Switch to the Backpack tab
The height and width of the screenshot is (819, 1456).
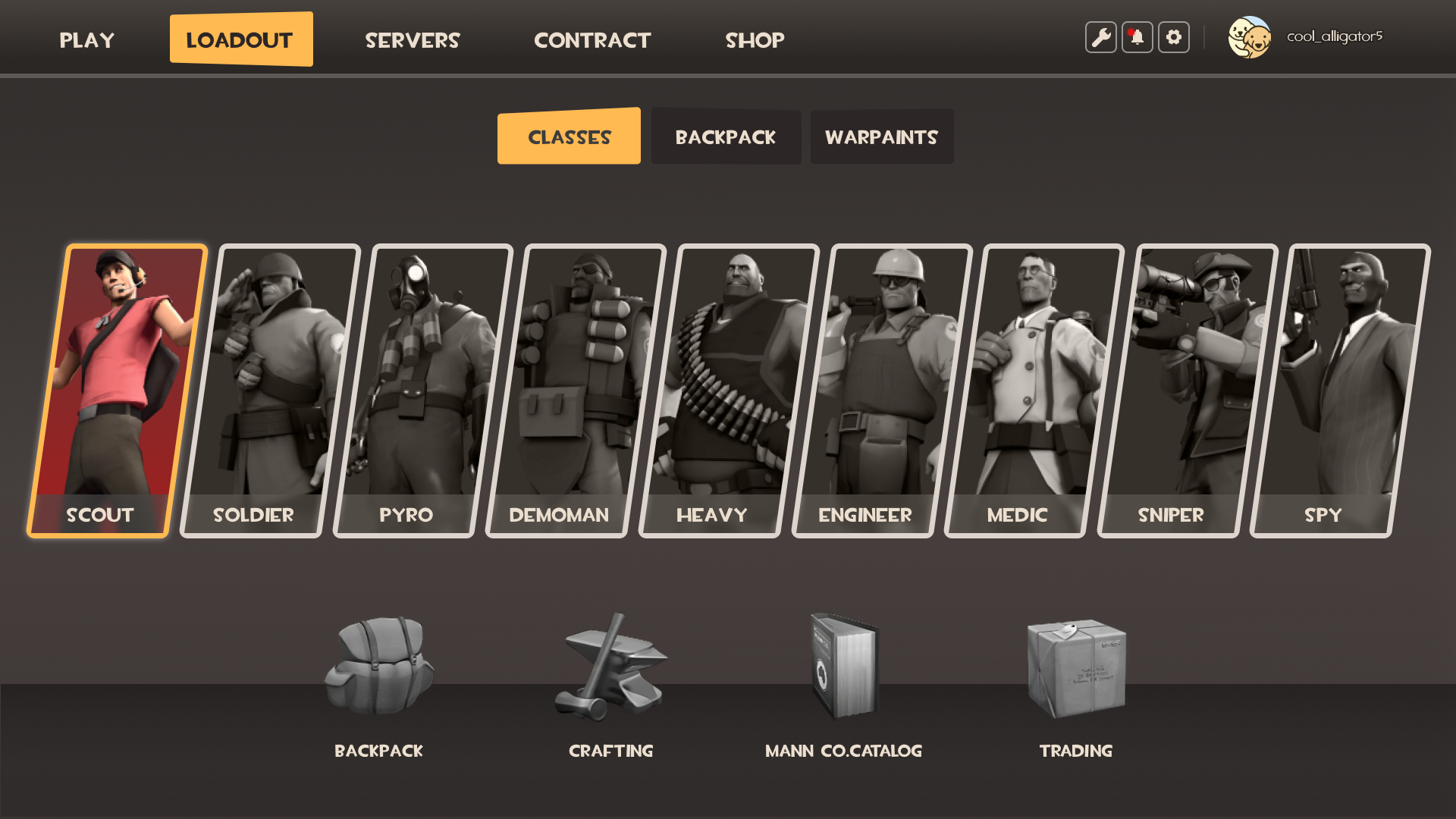[x=725, y=136]
